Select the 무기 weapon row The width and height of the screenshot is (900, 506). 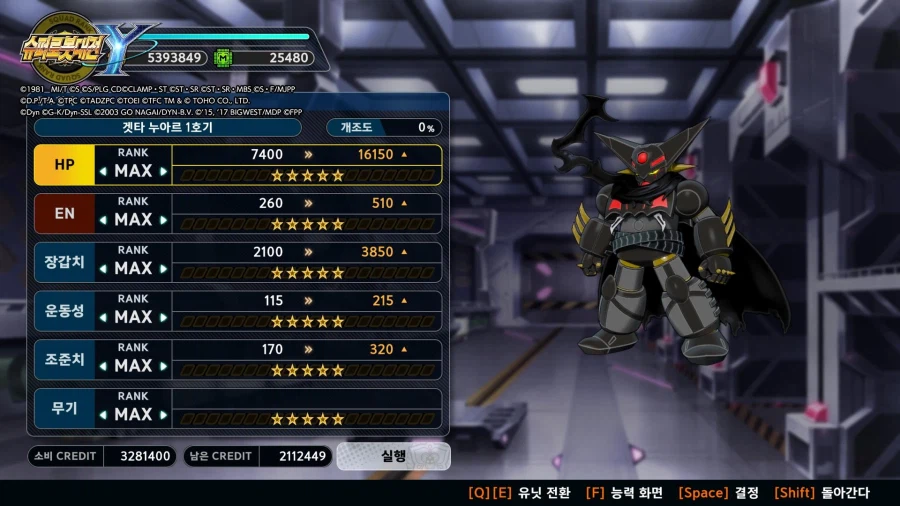[x=64, y=409]
